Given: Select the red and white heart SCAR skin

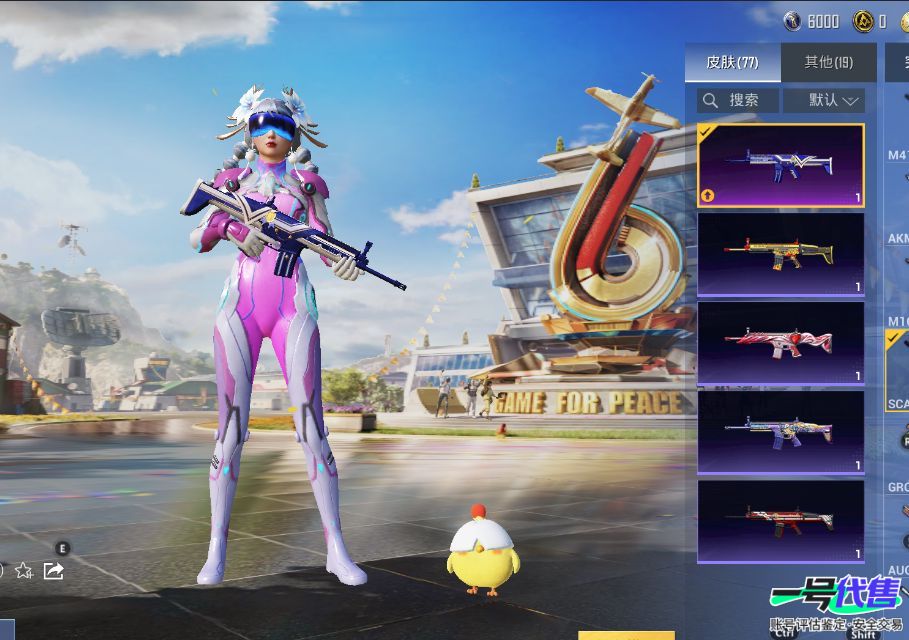Looking at the screenshot, I should tap(780, 343).
